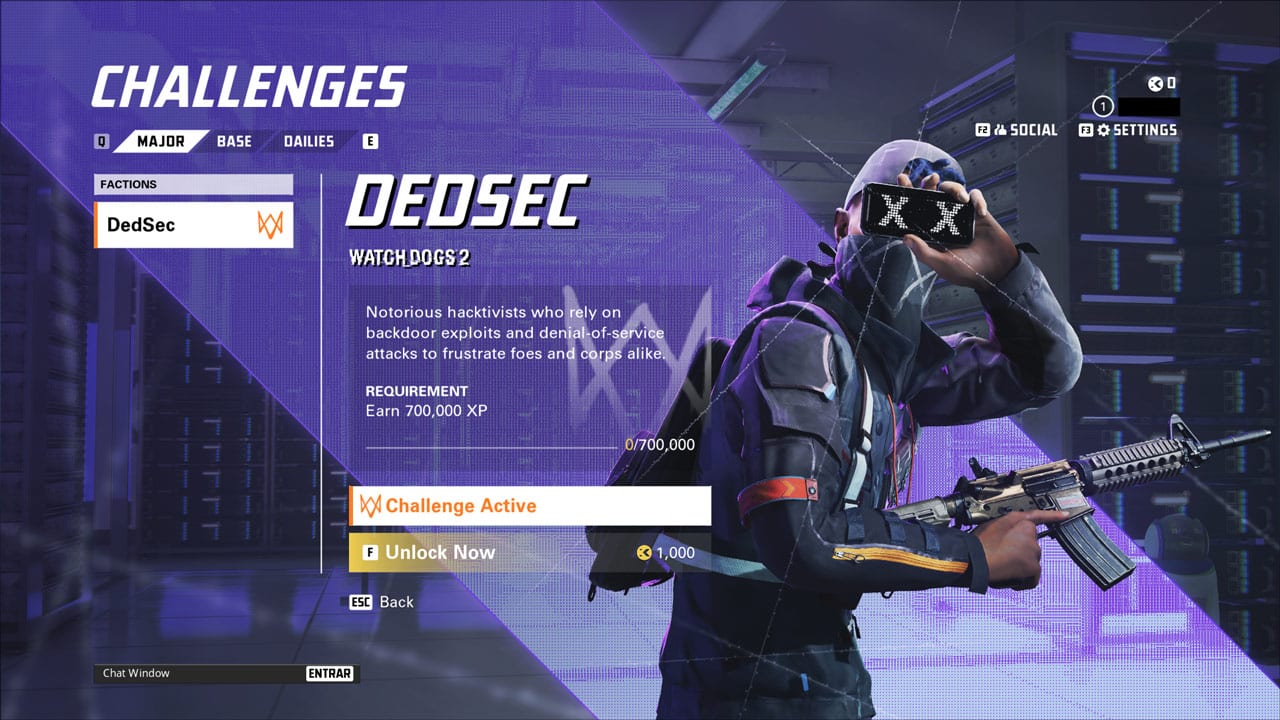The width and height of the screenshot is (1280, 720).
Task: Open the DAILIES tab
Action: (x=308, y=141)
